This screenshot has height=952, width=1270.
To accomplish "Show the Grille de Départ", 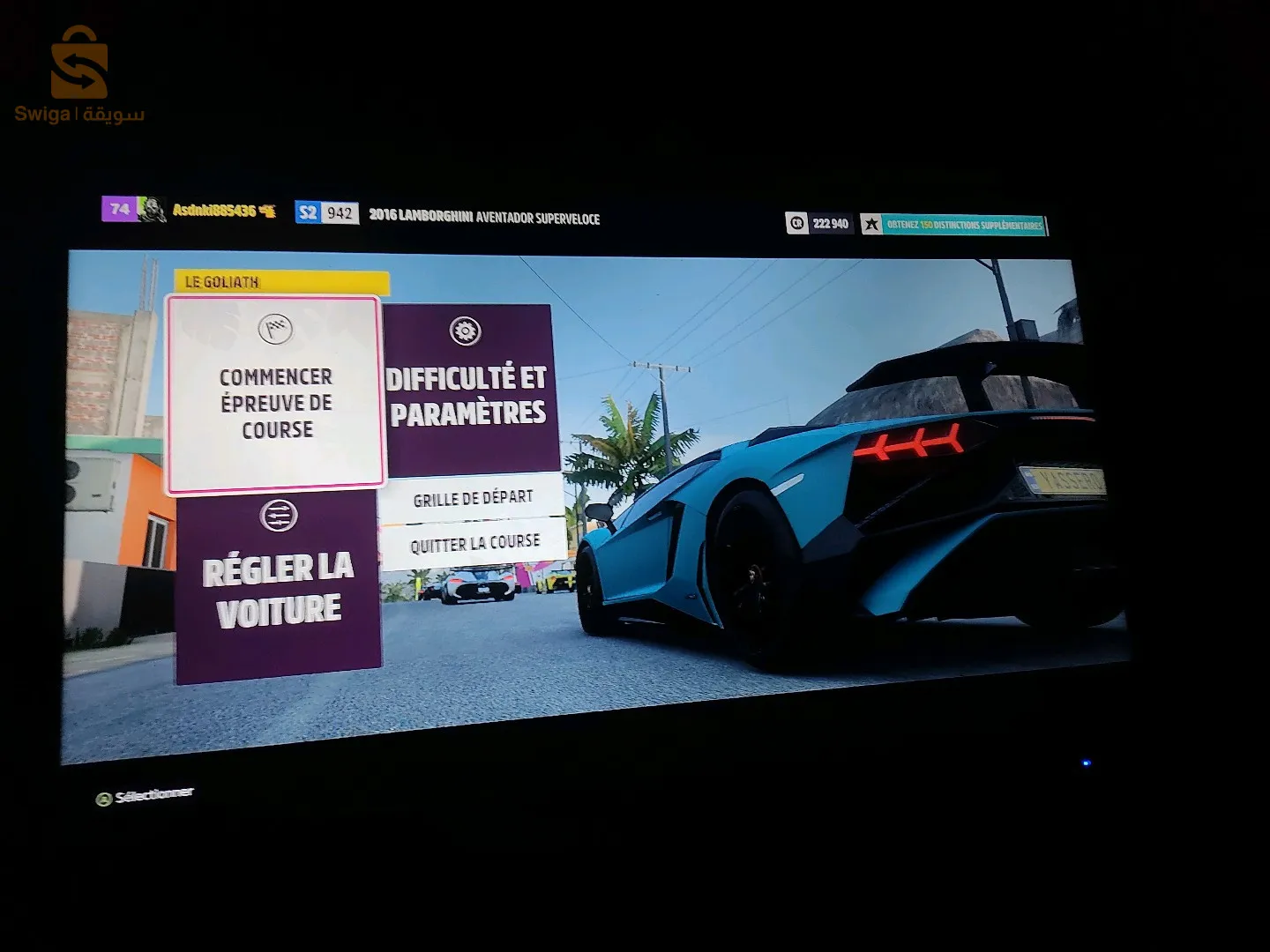I will [x=473, y=498].
